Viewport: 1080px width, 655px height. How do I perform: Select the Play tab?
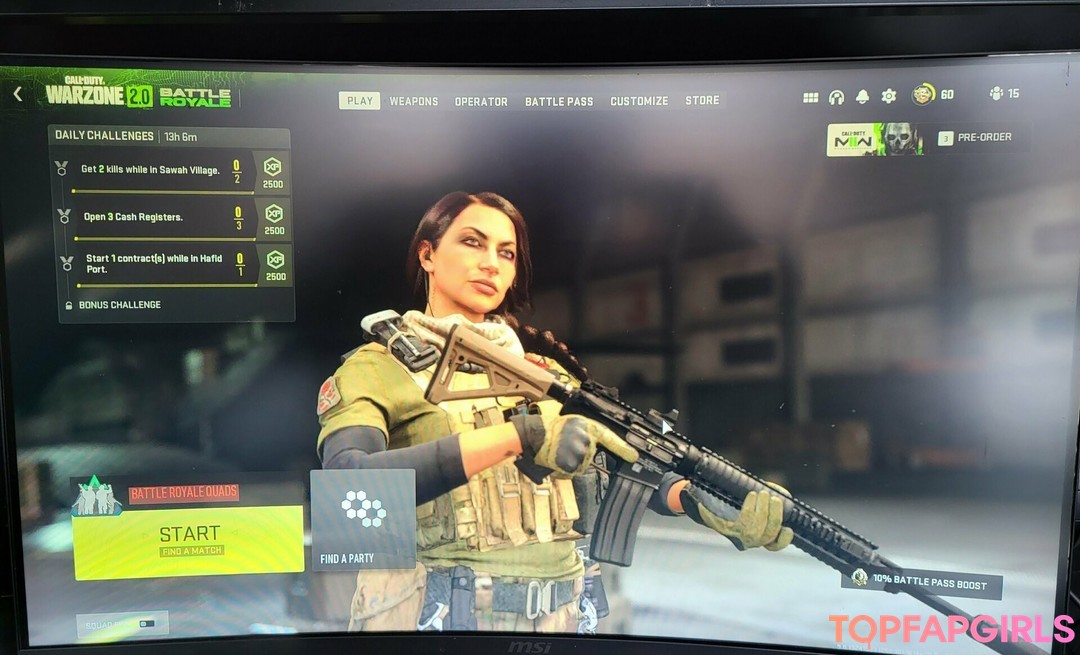click(x=359, y=101)
